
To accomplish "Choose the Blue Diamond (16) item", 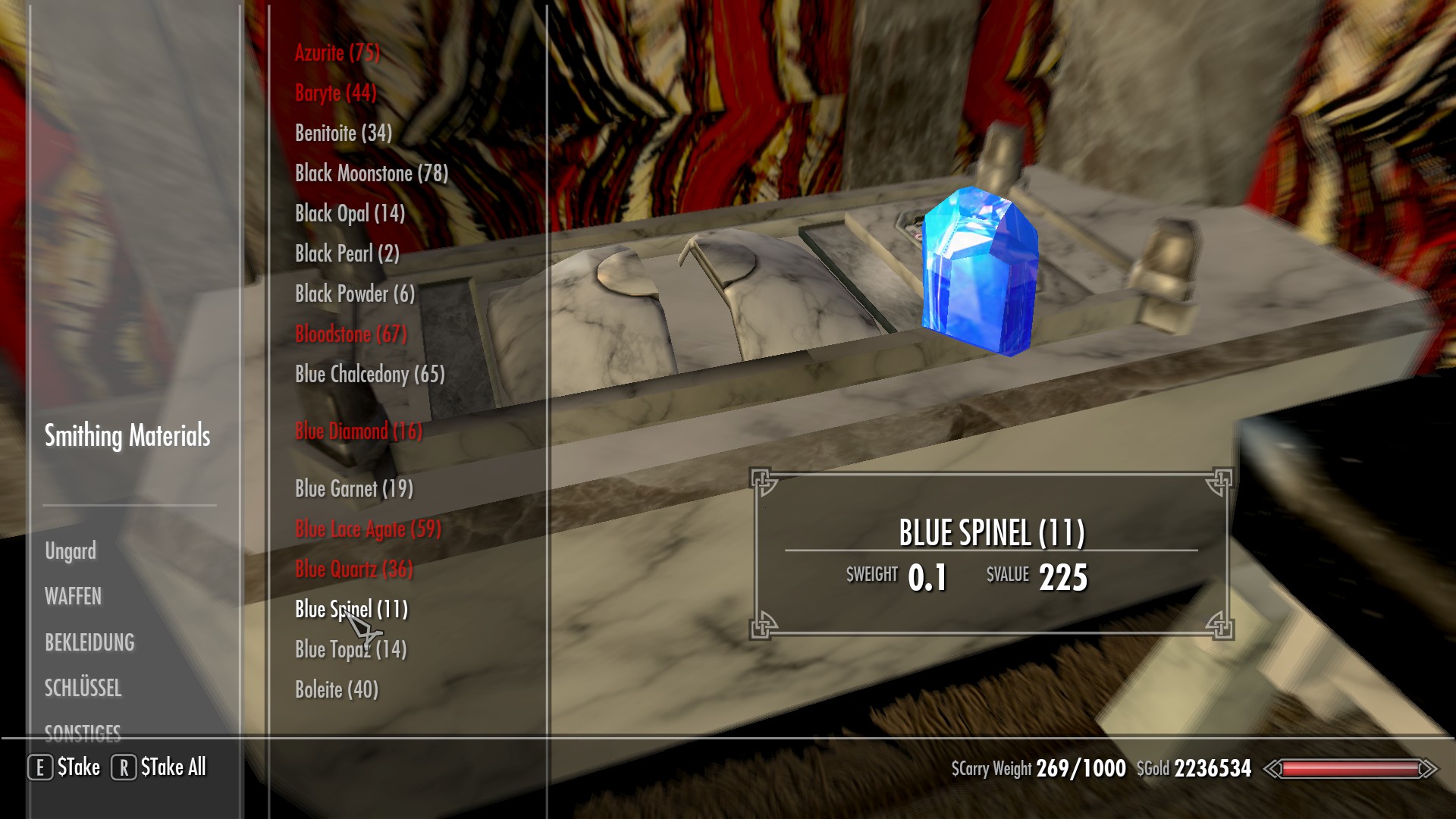I will point(358,431).
